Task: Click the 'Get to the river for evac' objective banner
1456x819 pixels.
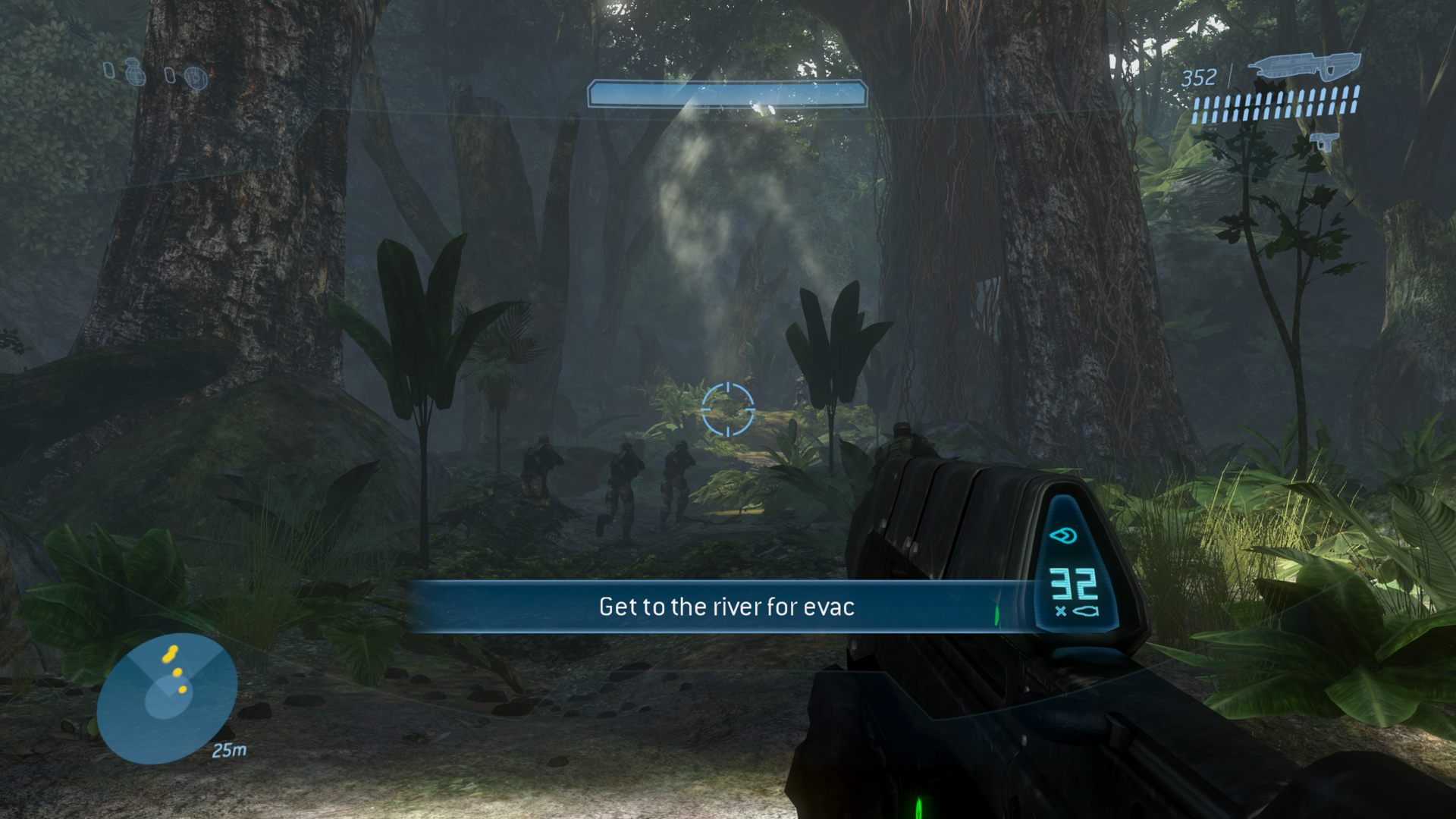Action: pyautogui.click(x=726, y=607)
